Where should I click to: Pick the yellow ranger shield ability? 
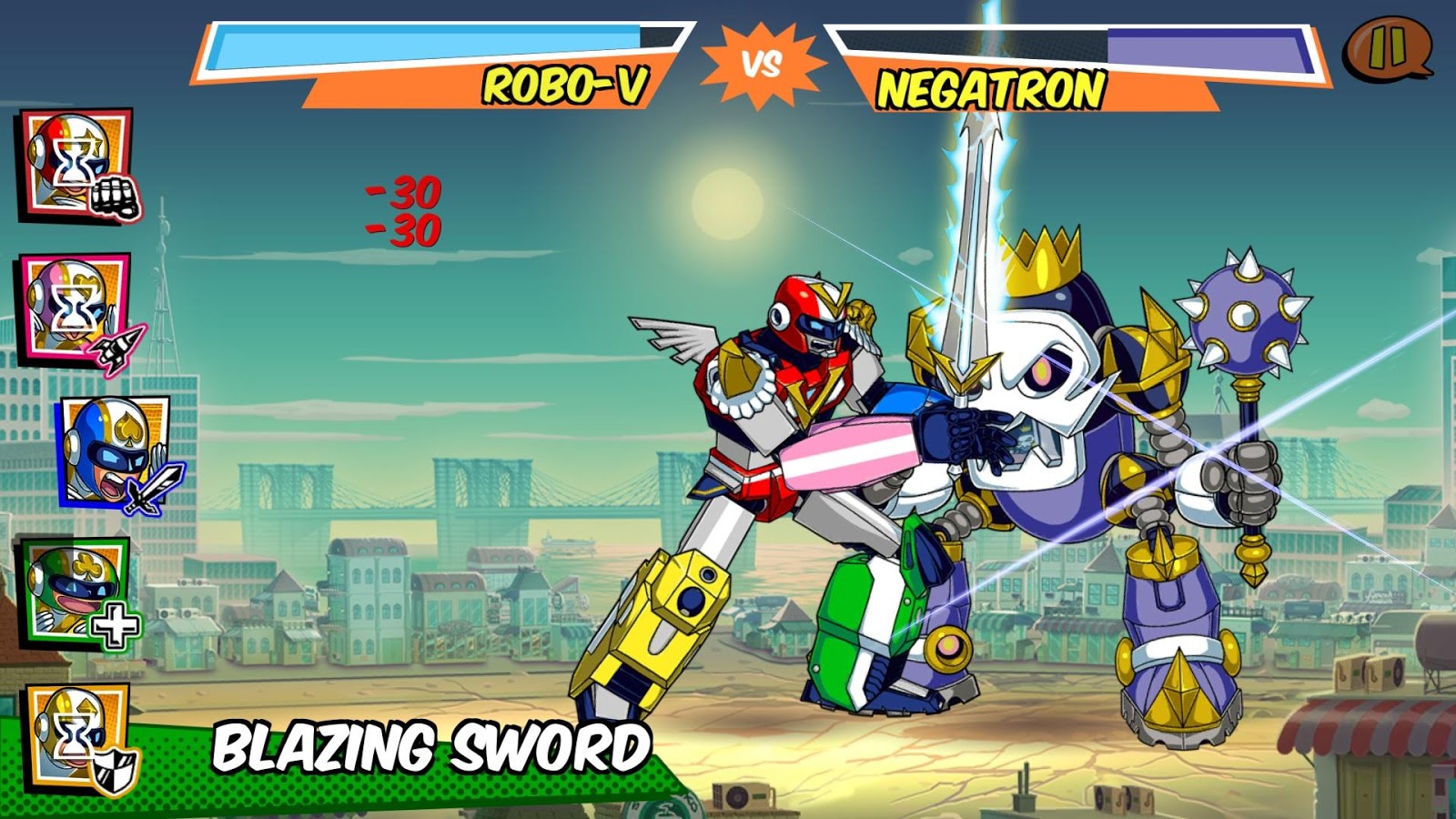click(x=78, y=737)
